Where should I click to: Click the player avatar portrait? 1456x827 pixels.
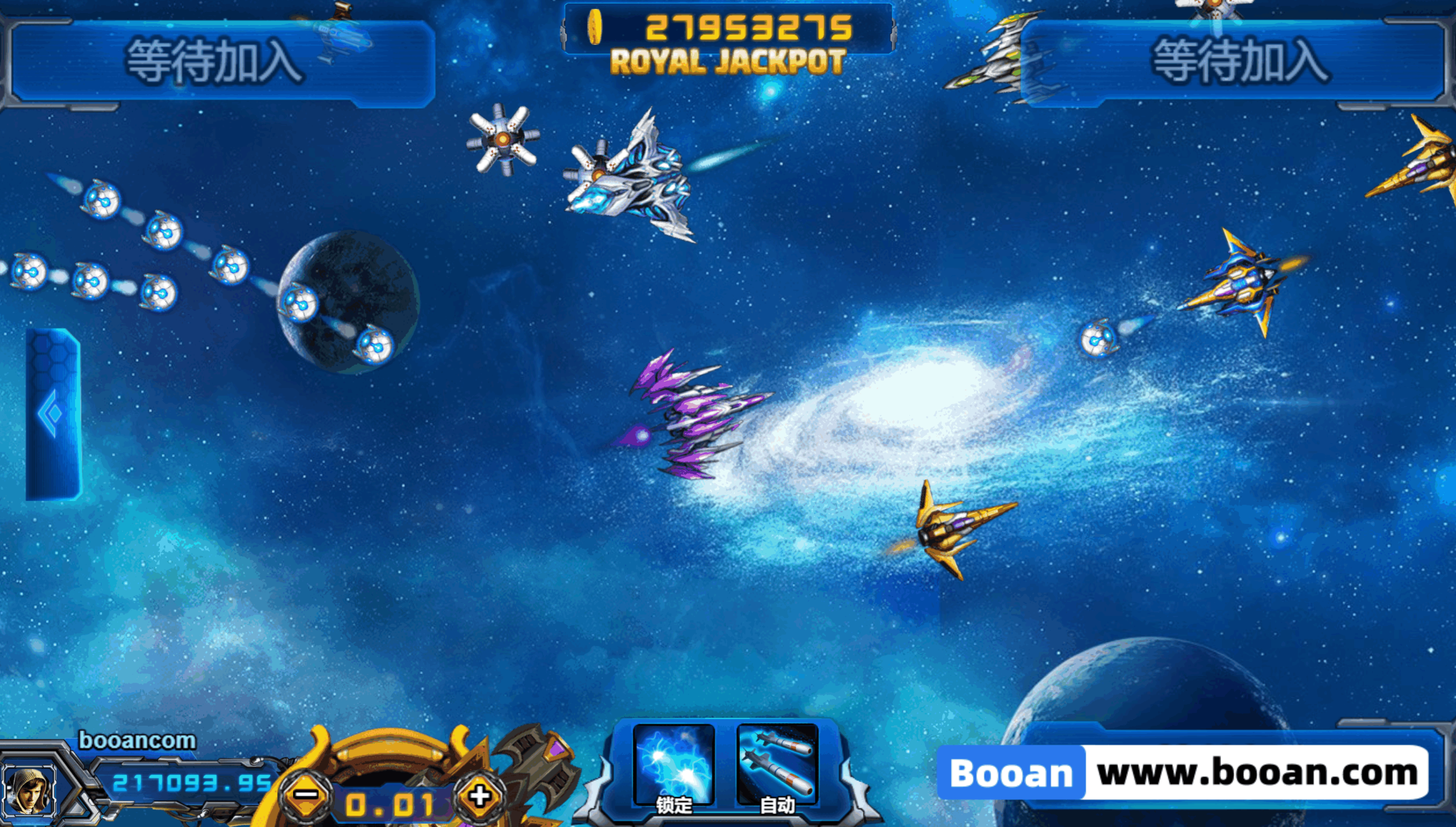click(x=28, y=791)
